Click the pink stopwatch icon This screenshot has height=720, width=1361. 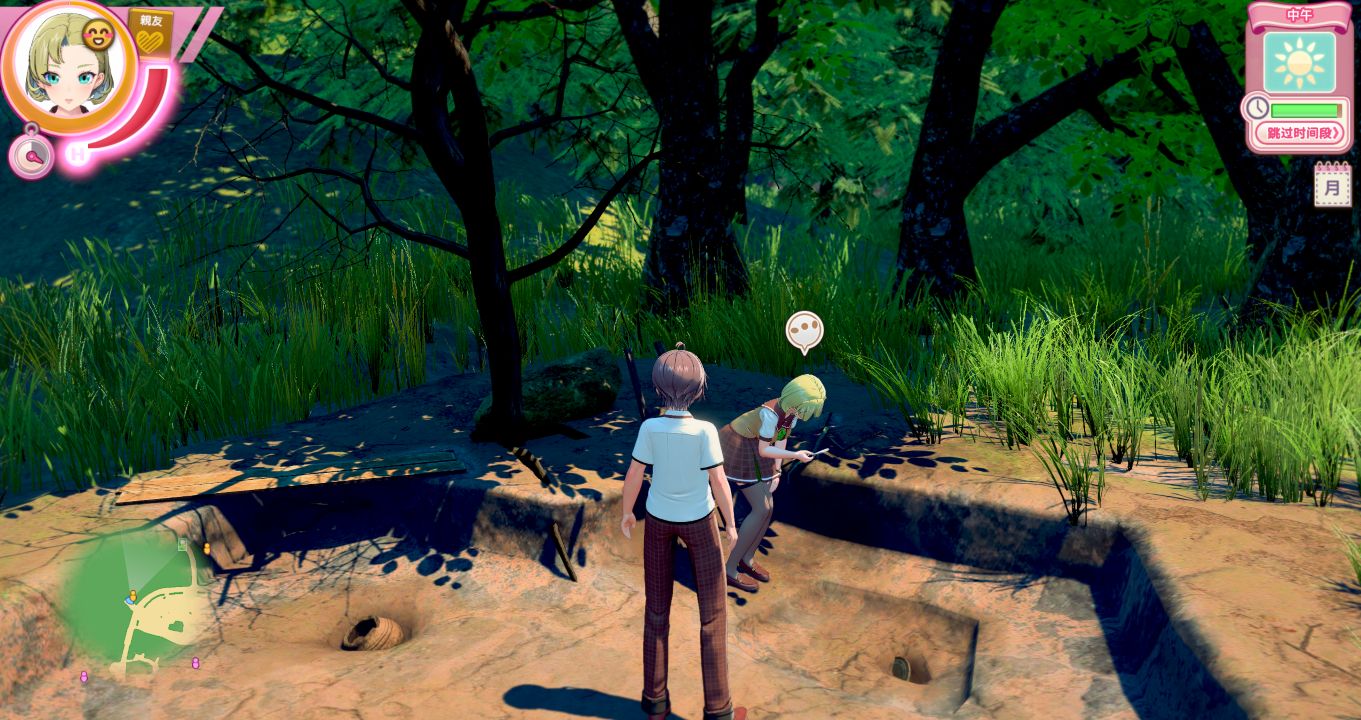click(31, 155)
